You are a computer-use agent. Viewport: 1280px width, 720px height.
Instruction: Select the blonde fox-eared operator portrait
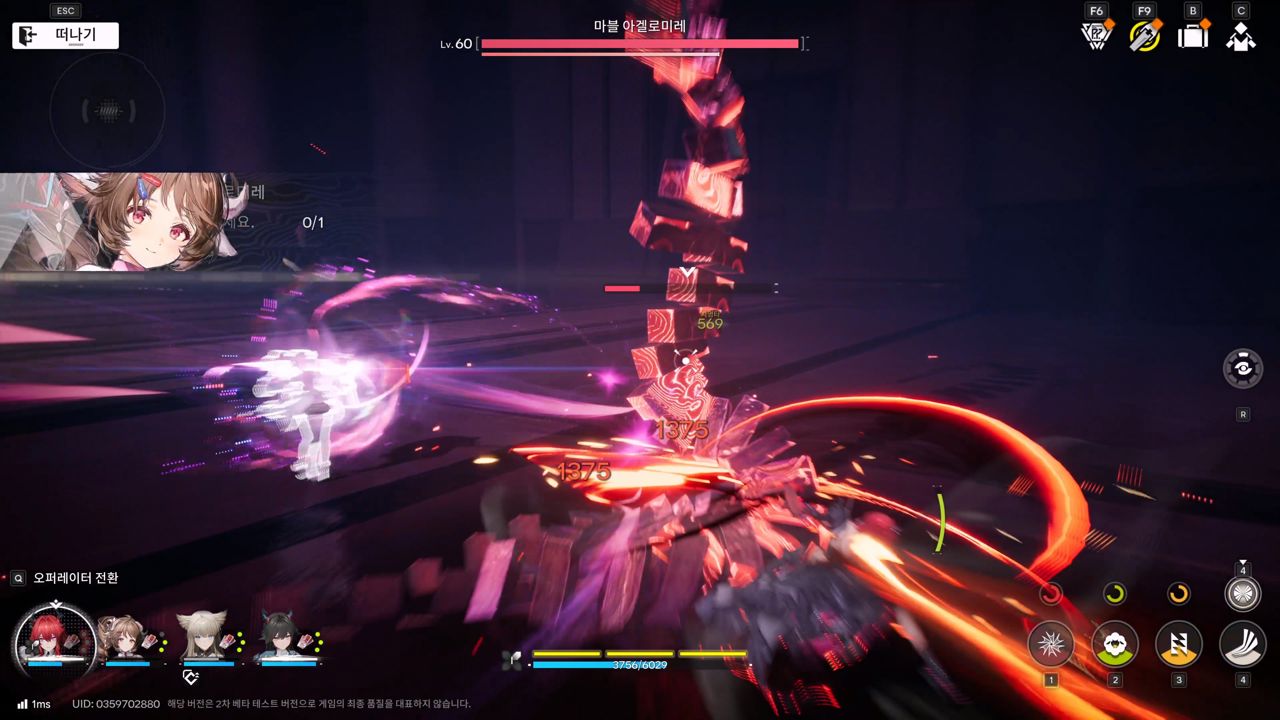pyautogui.click(x=204, y=636)
